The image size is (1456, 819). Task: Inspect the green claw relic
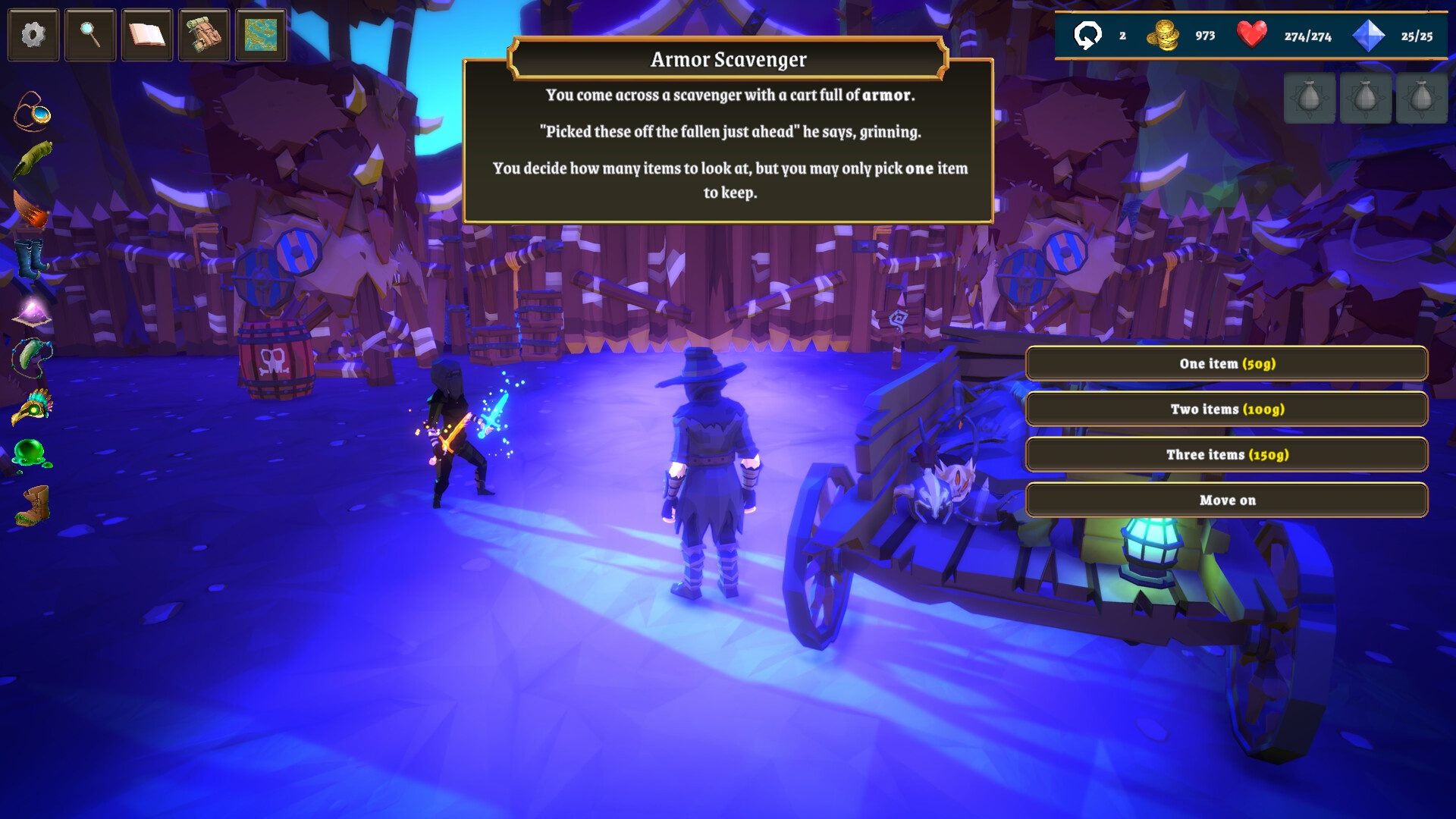(33, 159)
